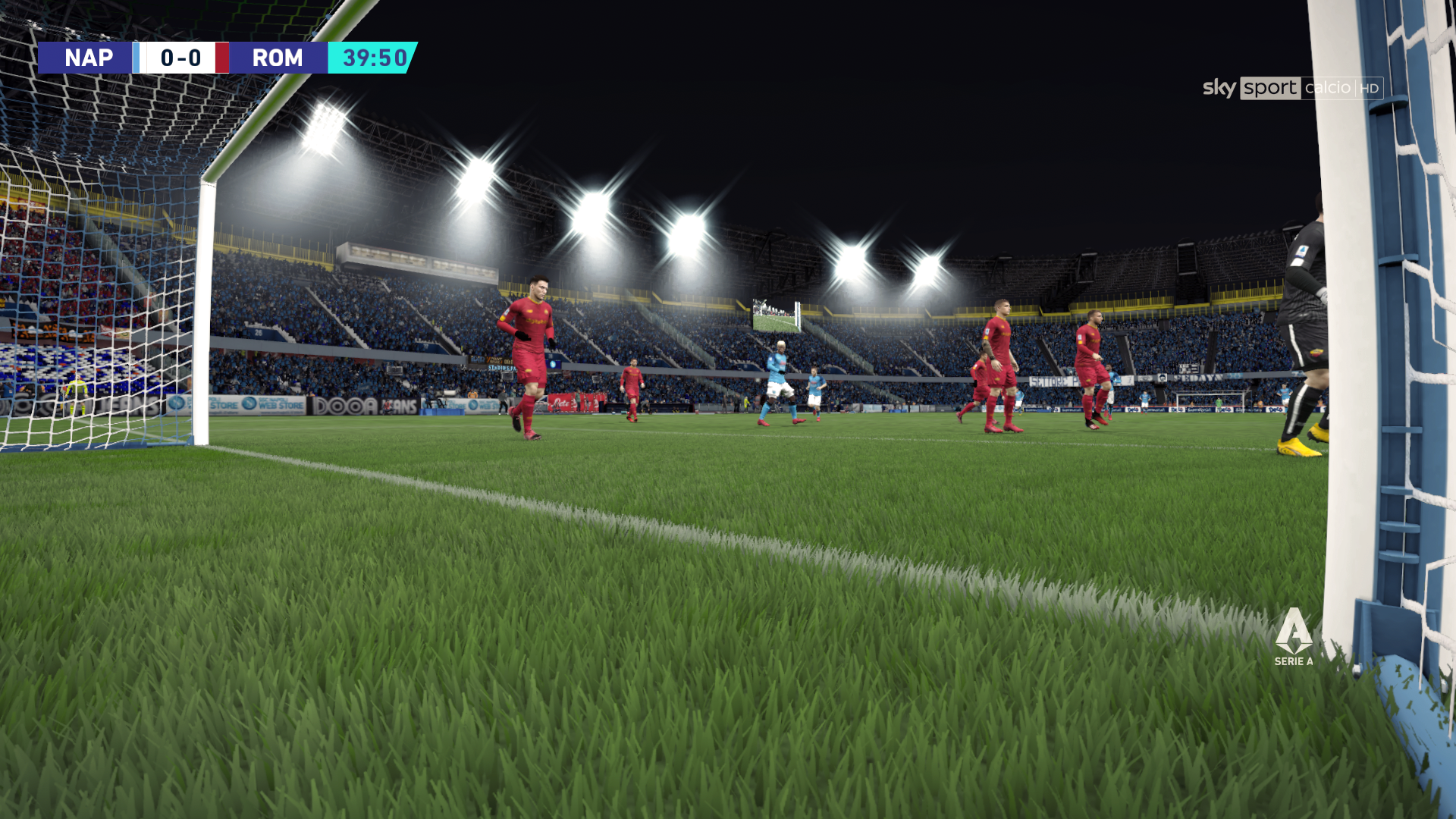
Task: Select the ROM tab on the scoreboard
Action: tap(278, 58)
